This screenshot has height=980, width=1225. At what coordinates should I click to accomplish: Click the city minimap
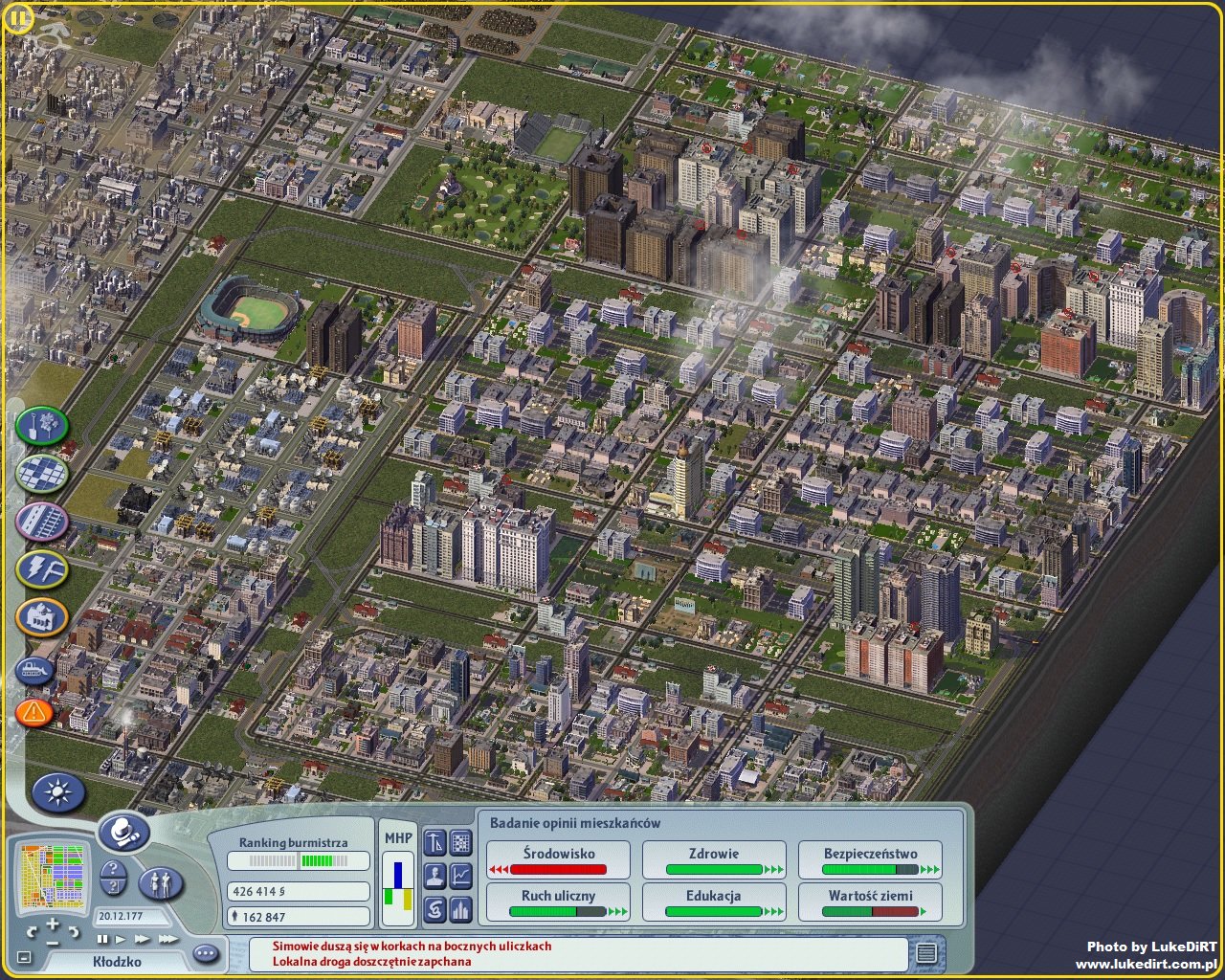pos(54,874)
